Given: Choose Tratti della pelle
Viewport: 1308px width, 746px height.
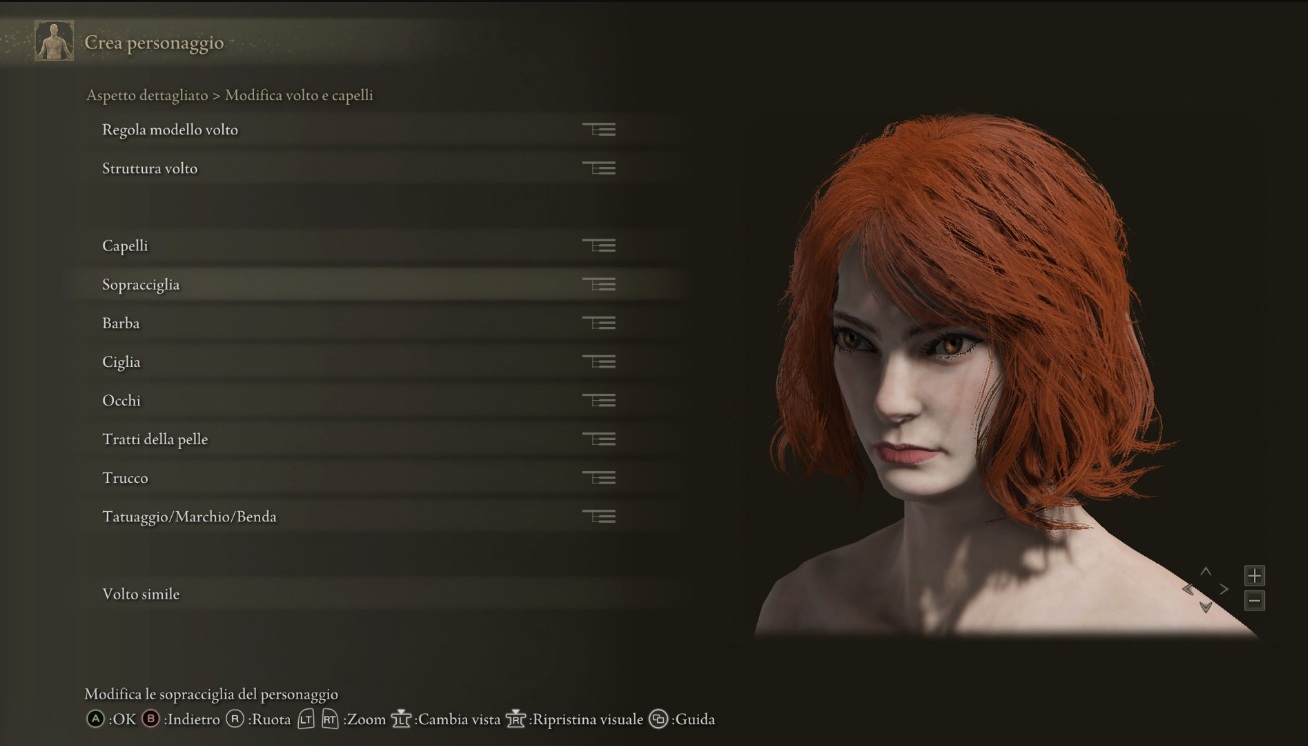Looking at the screenshot, I should 155,440.
